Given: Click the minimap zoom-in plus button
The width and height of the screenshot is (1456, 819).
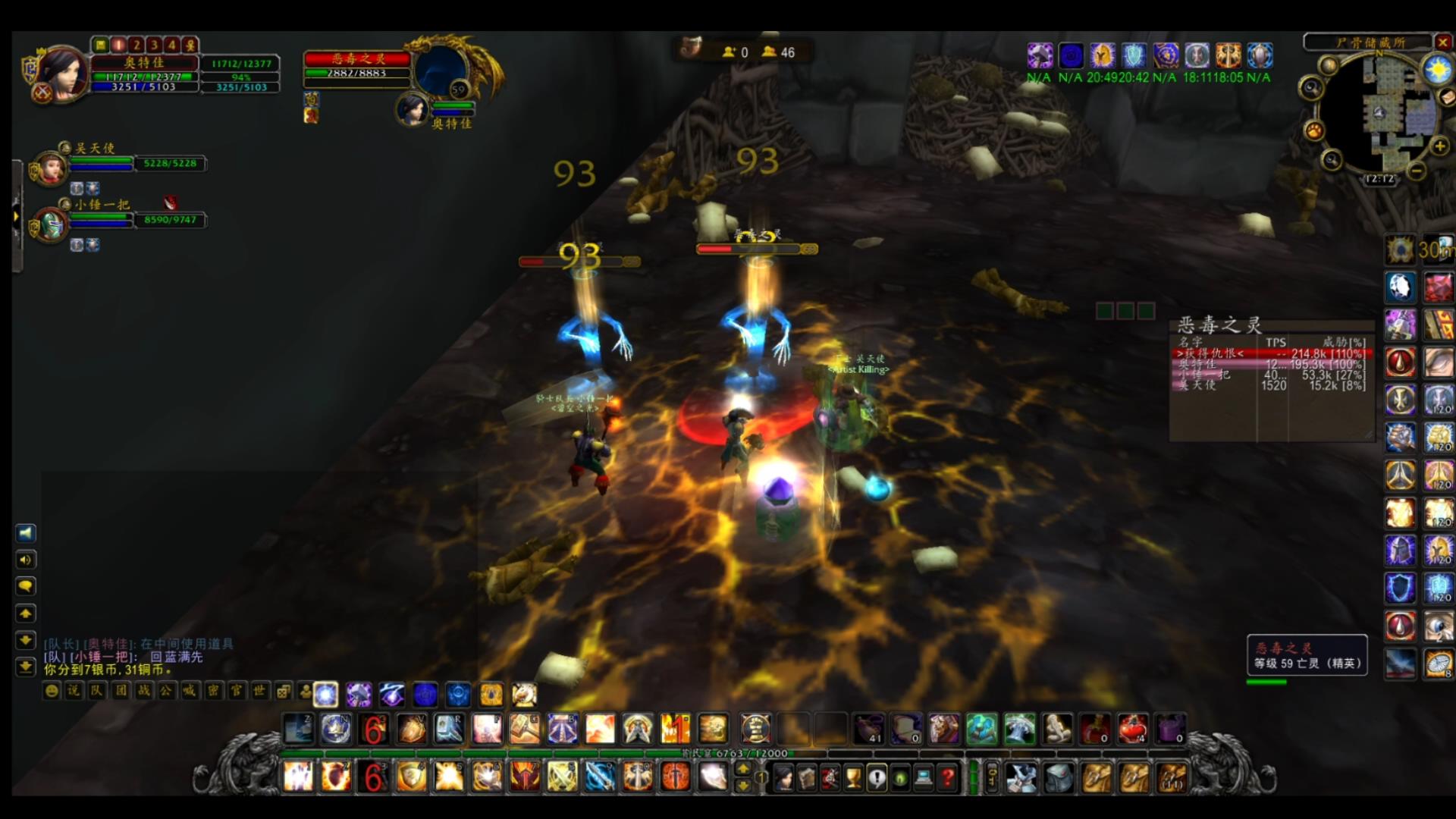Looking at the screenshot, I should 1439,146.
